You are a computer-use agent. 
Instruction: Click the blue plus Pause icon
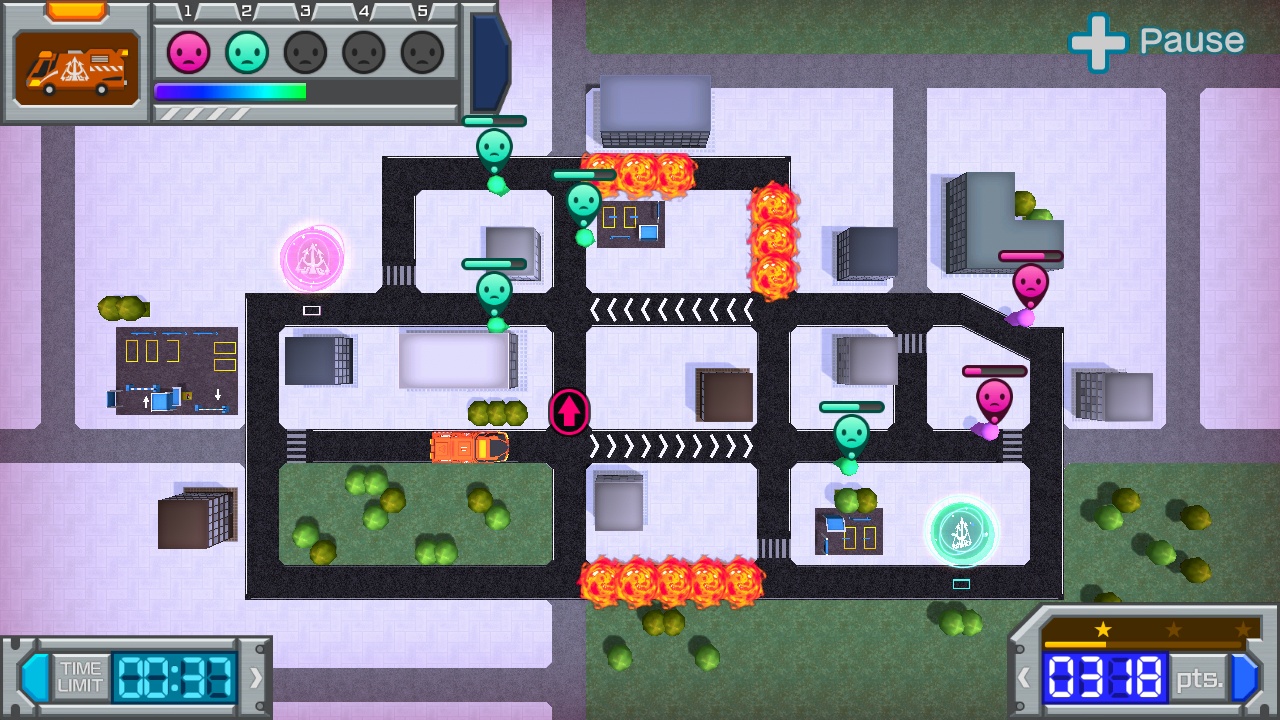coord(1098,41)
